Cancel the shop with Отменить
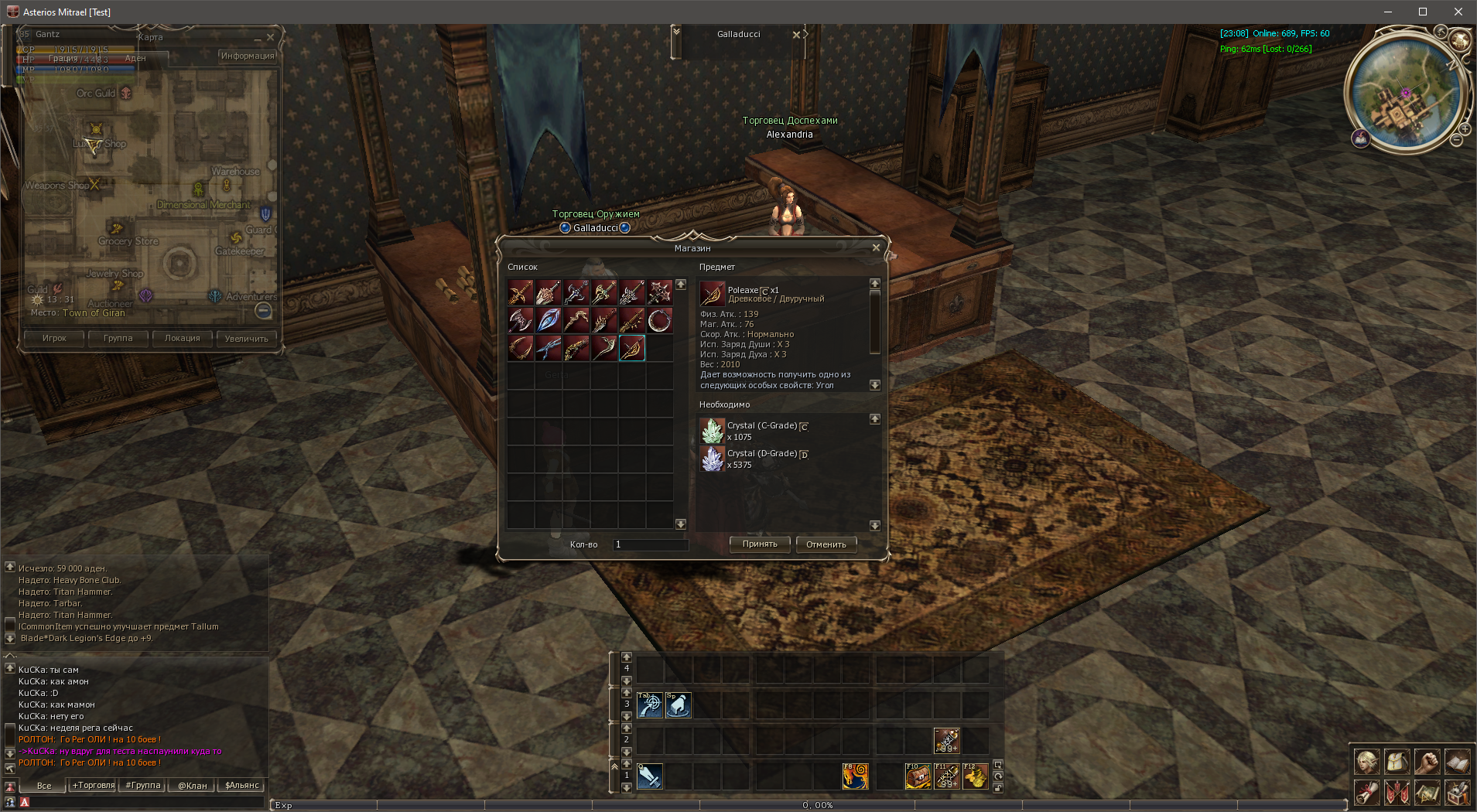 point(826,544)
